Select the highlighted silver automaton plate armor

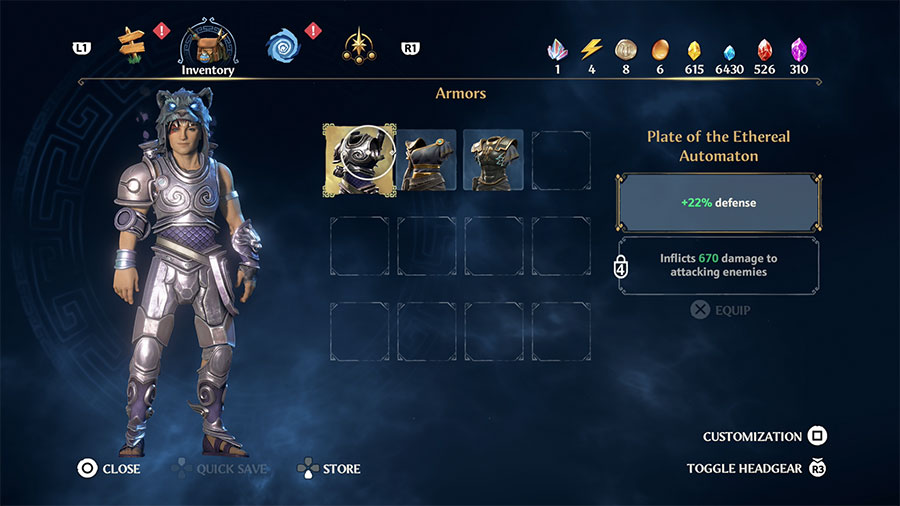(360, 159)
